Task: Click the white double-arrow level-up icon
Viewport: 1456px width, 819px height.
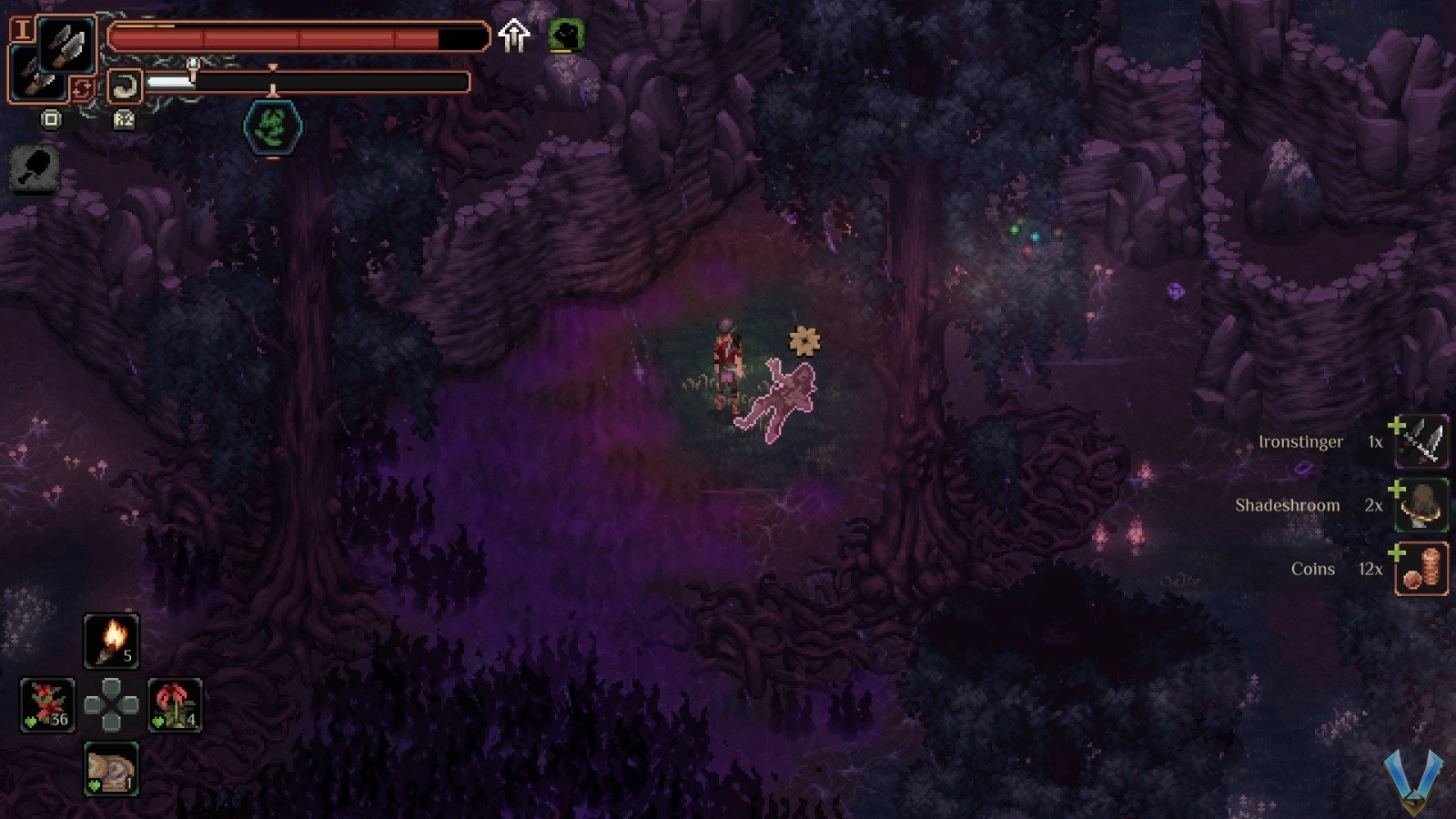Action: pyautogui.click(x=516, y=36)
